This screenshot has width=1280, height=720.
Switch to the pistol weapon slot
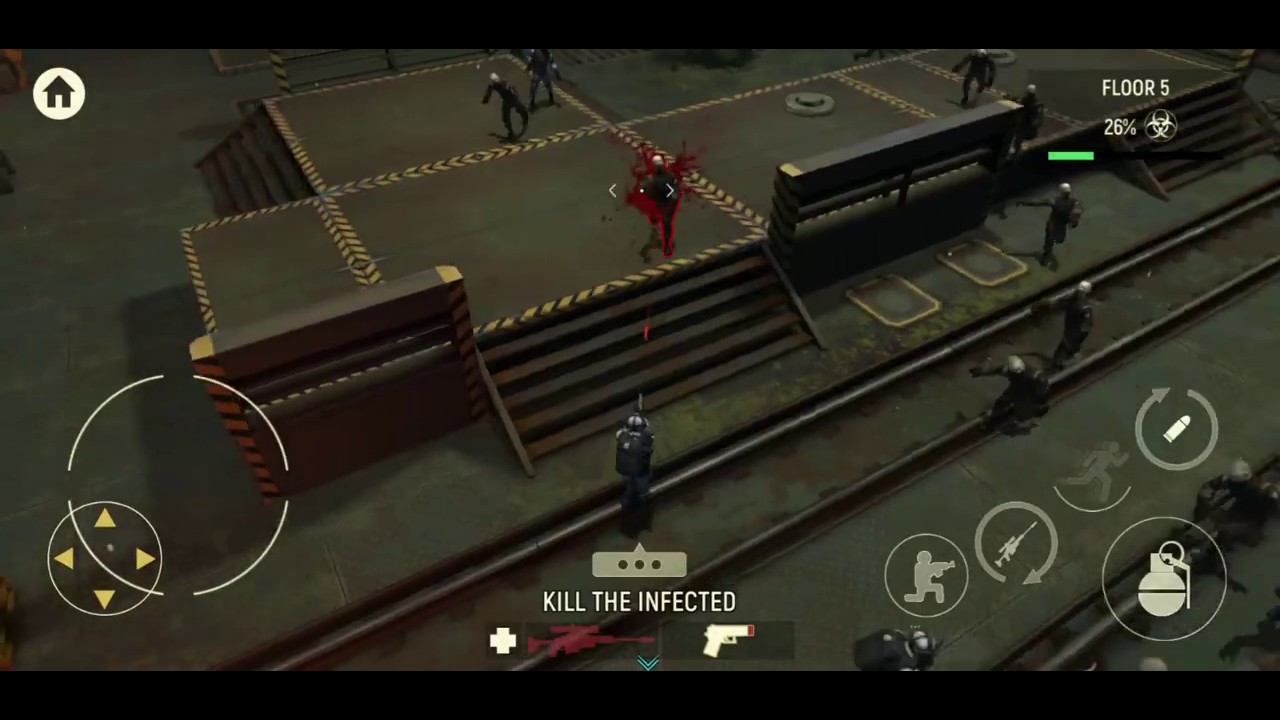pyautogui.click(x=728, y=640)
